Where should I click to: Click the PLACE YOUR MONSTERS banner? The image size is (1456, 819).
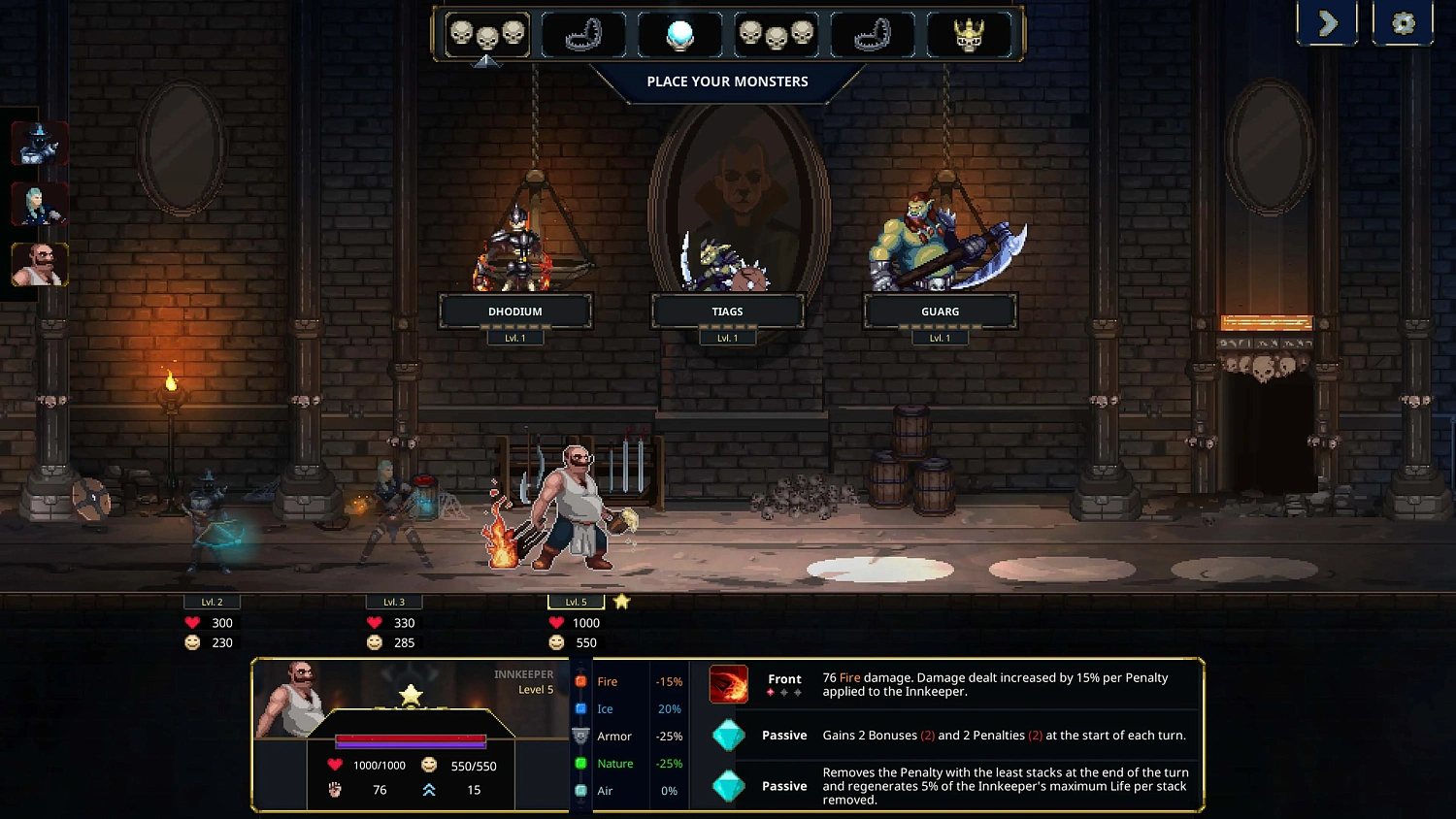pyautogui.click(x=726, y=82)
